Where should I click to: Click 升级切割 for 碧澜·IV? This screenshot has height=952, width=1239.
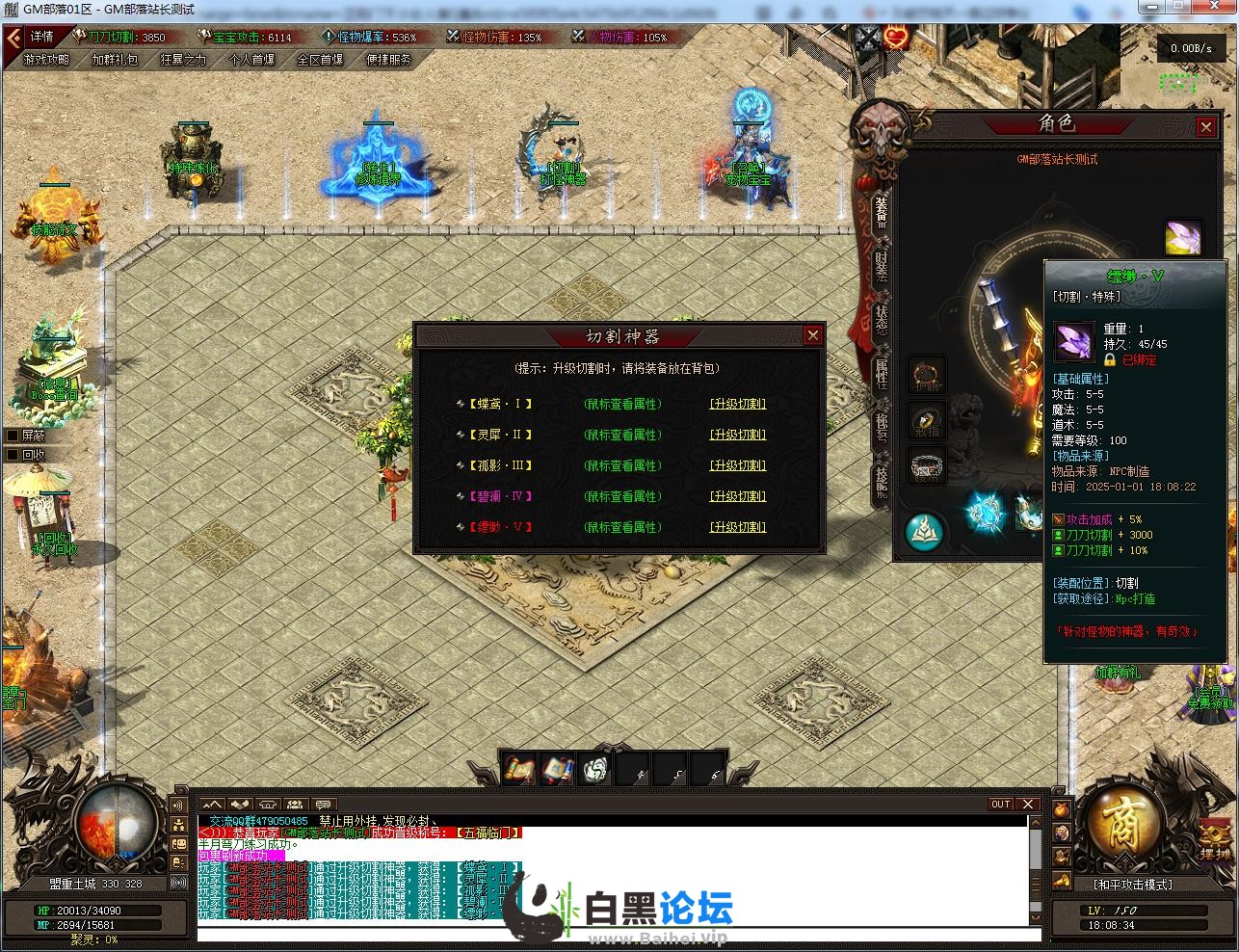tap(738, 496)
